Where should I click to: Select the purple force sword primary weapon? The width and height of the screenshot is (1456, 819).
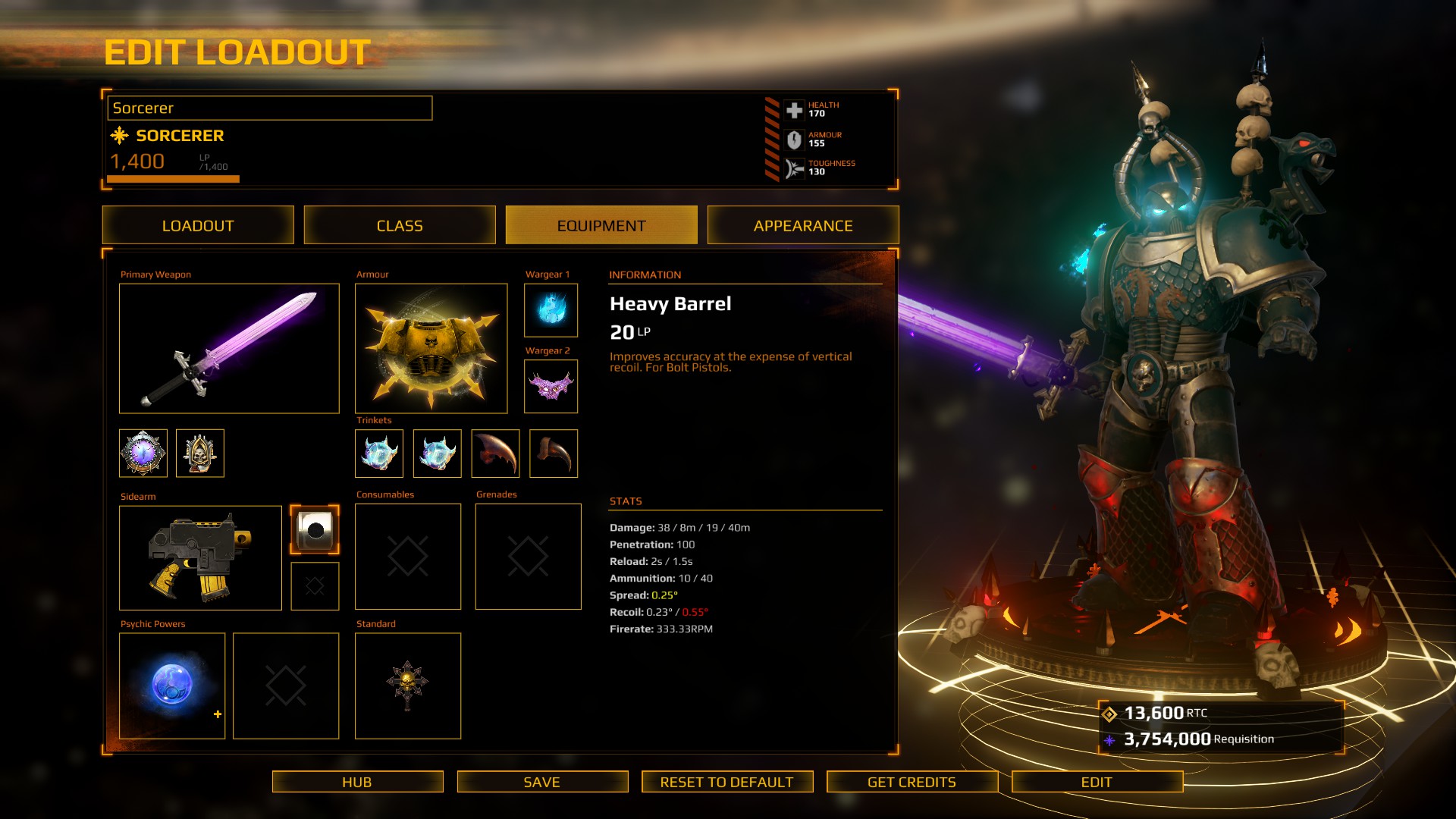coord(229,349)
